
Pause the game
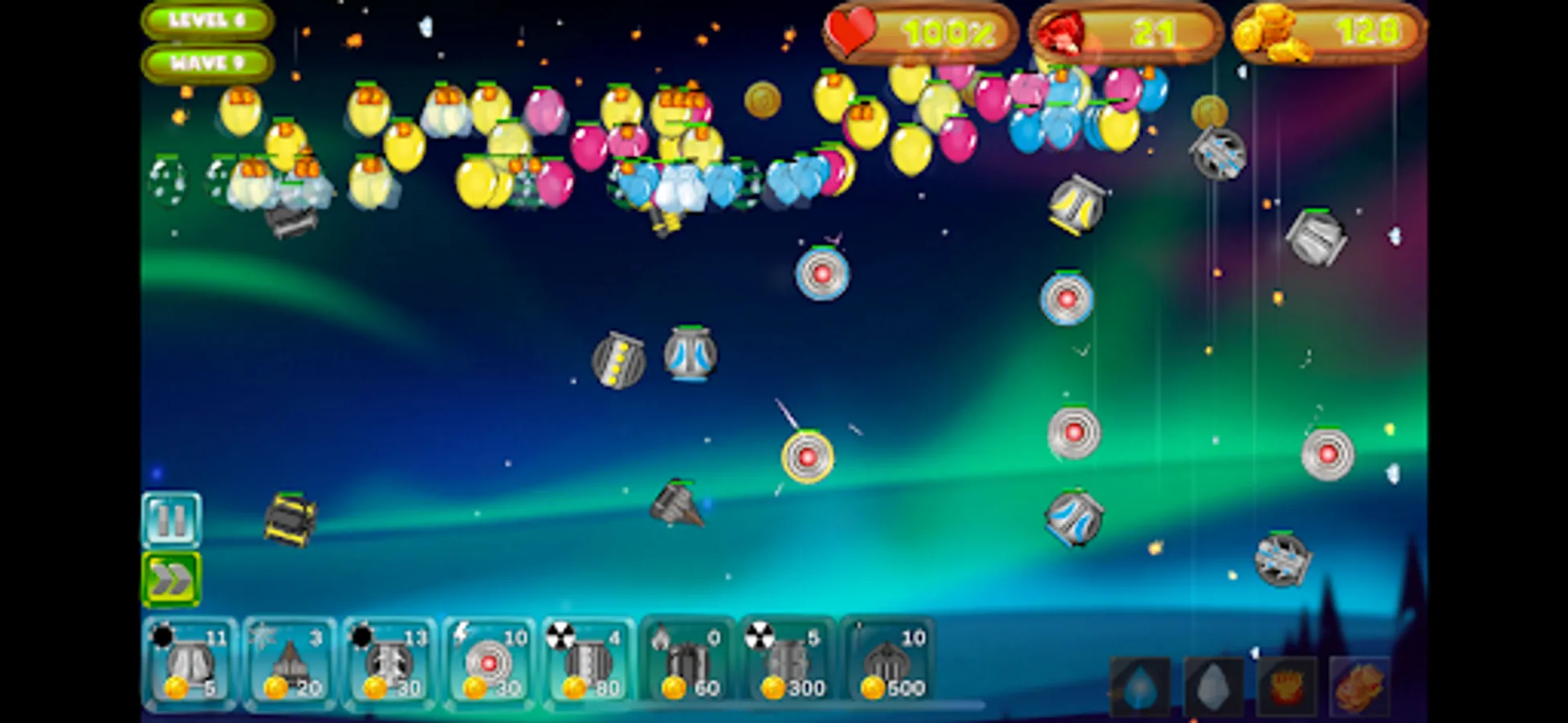[173, 522]
